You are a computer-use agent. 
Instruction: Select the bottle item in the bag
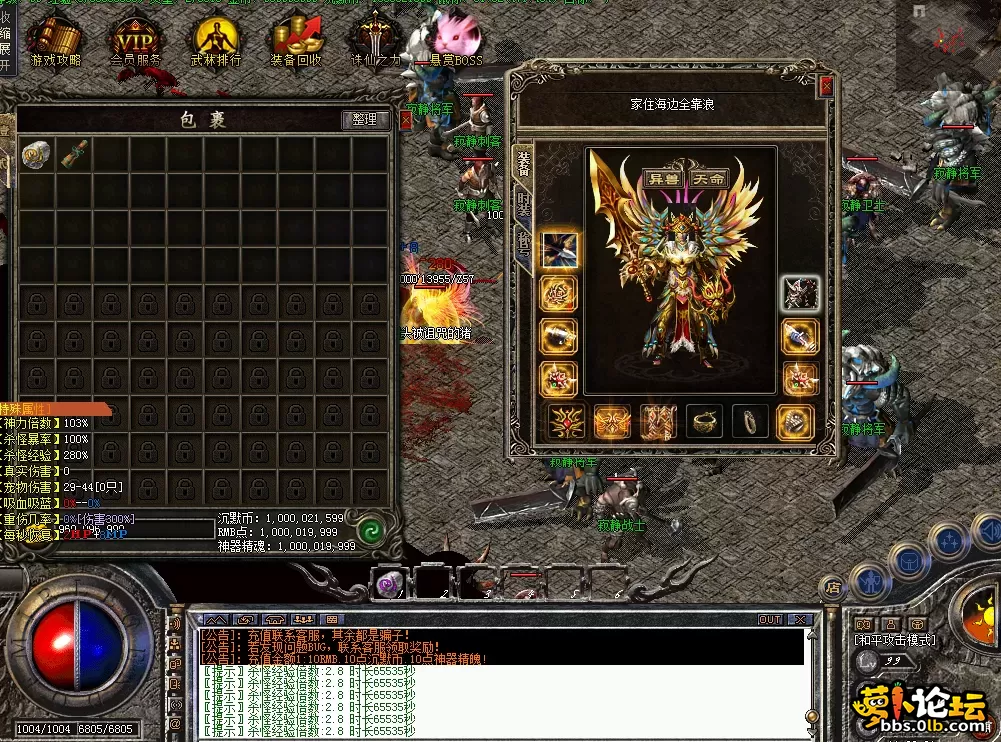click(x=73, y=155)
